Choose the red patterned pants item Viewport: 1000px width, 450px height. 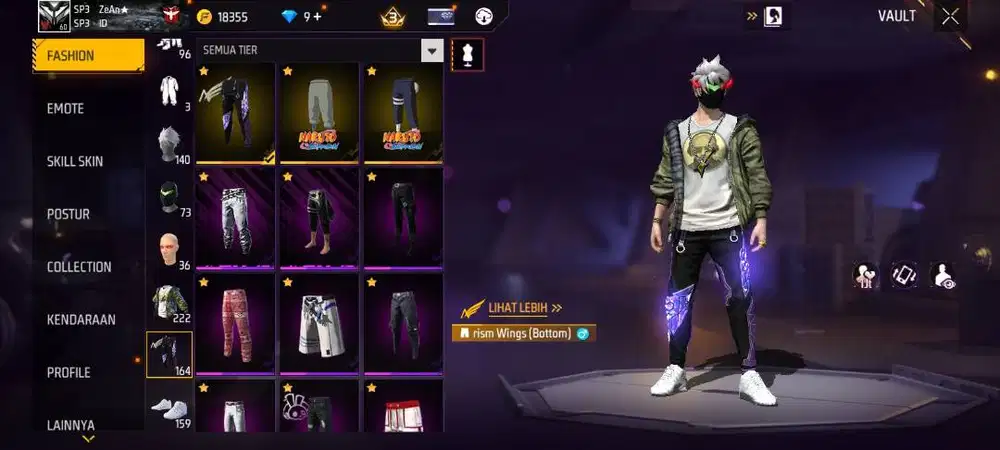point(235,321)
